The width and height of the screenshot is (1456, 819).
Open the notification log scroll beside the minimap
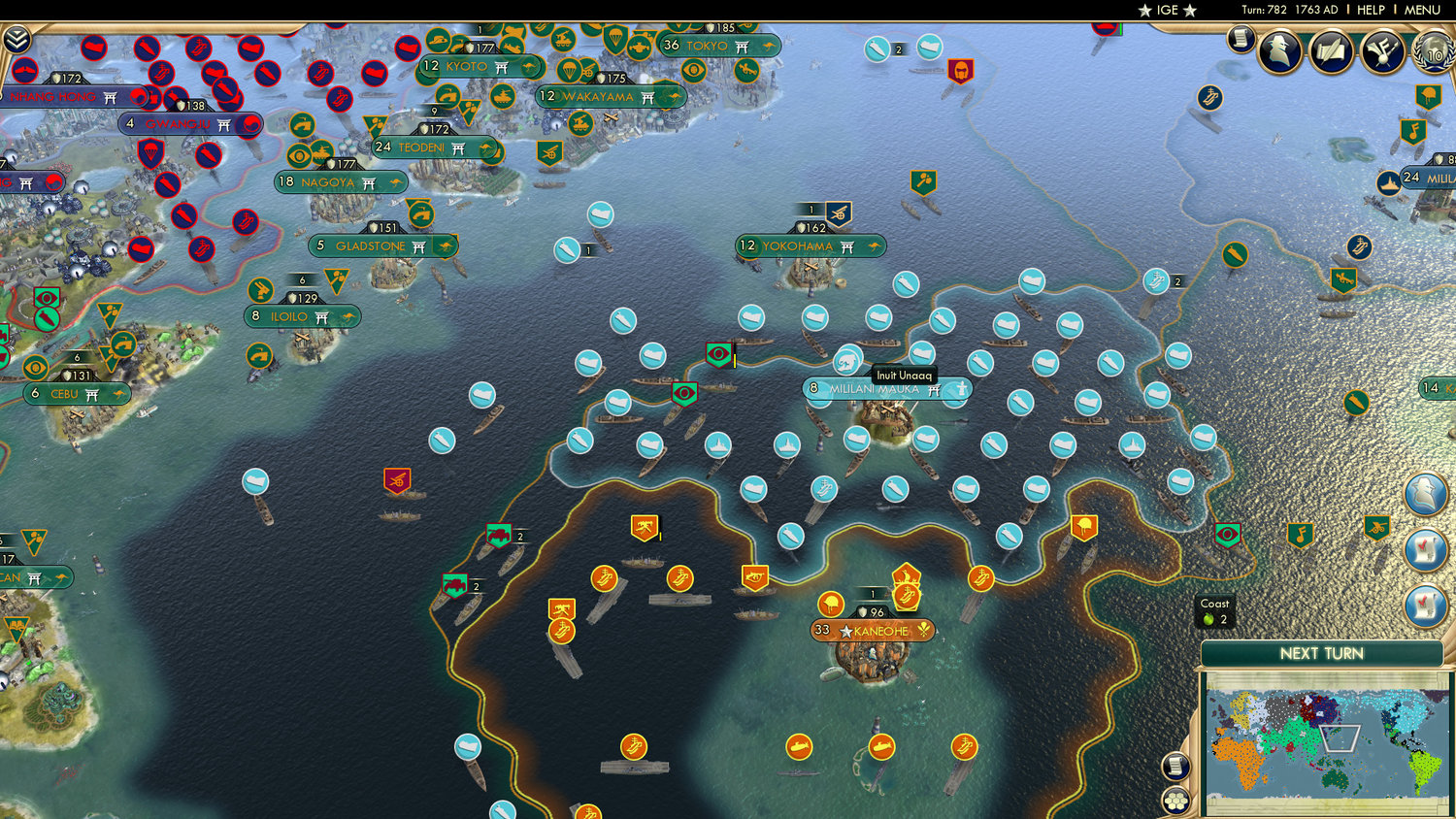(1176, 768)
